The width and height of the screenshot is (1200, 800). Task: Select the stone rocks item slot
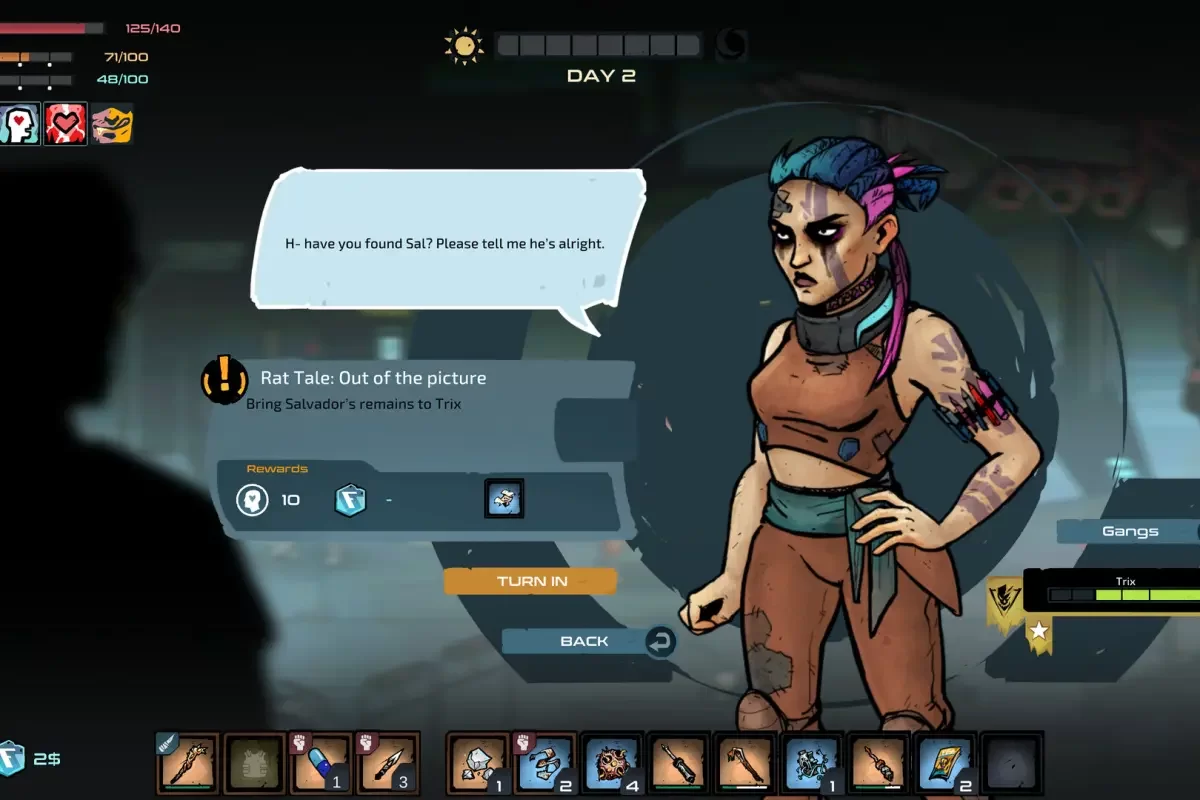tap(479, 764)
